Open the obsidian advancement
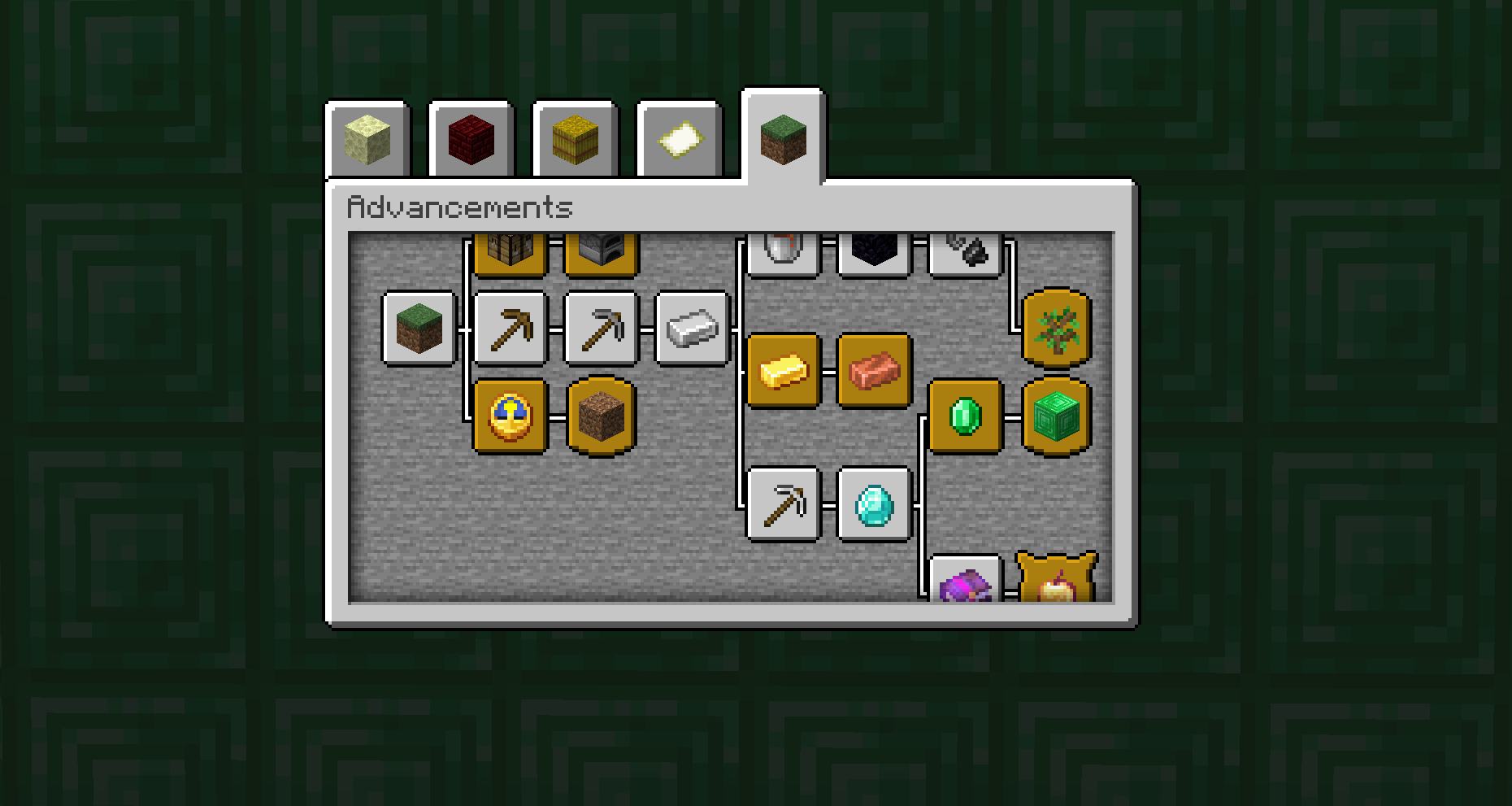 click(874, 248)
